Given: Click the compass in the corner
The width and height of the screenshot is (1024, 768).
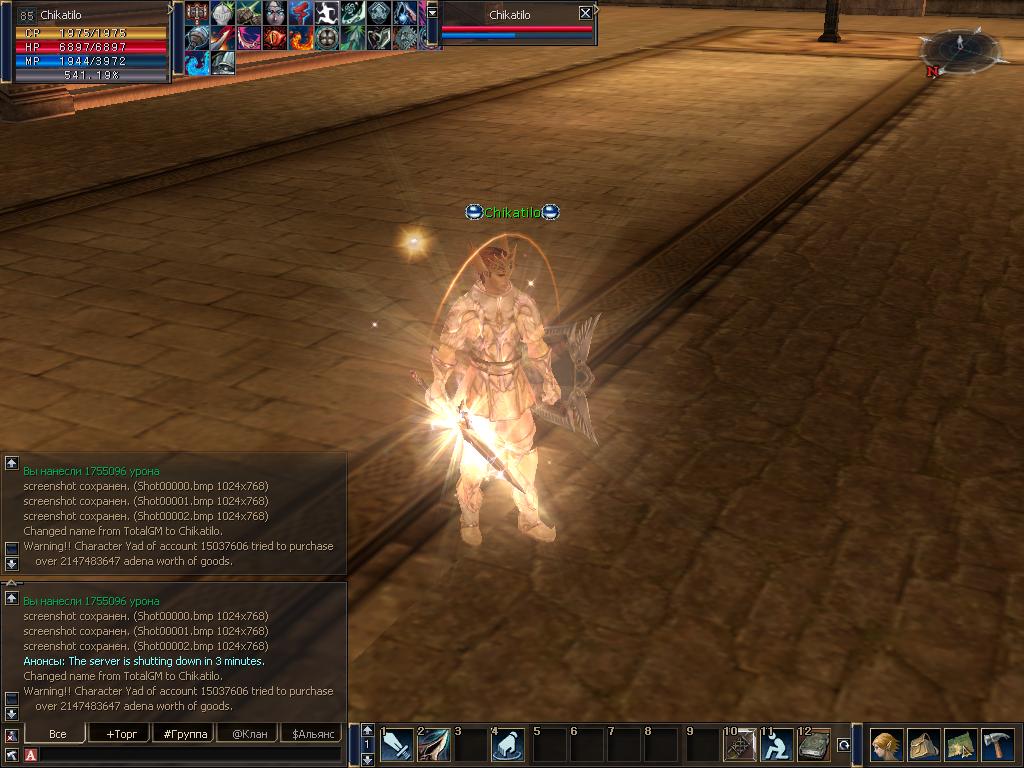Looking at the screenshot, I should click(x=960, y=47).
